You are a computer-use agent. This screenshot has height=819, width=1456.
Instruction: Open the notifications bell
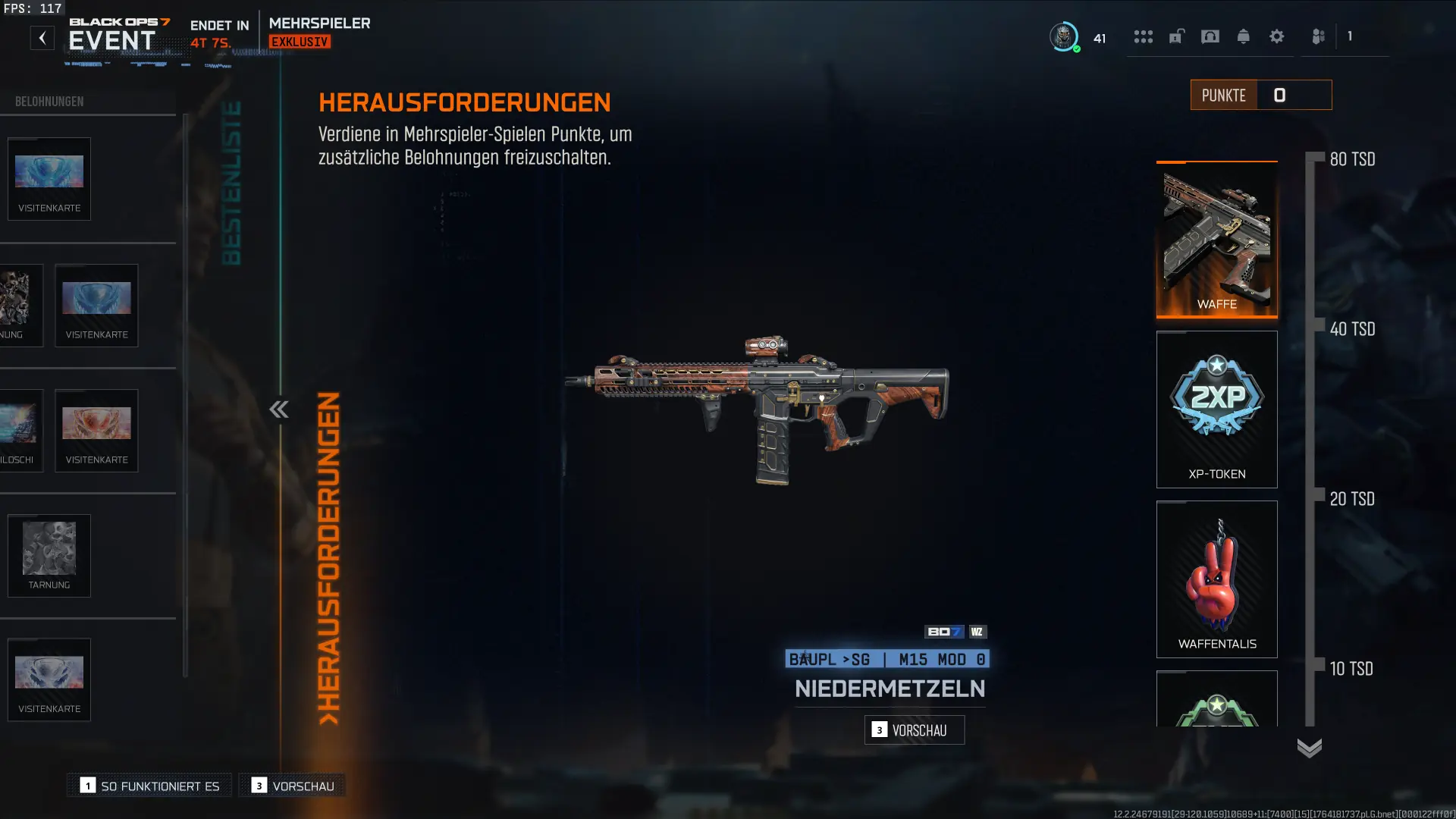point(1244,37)
